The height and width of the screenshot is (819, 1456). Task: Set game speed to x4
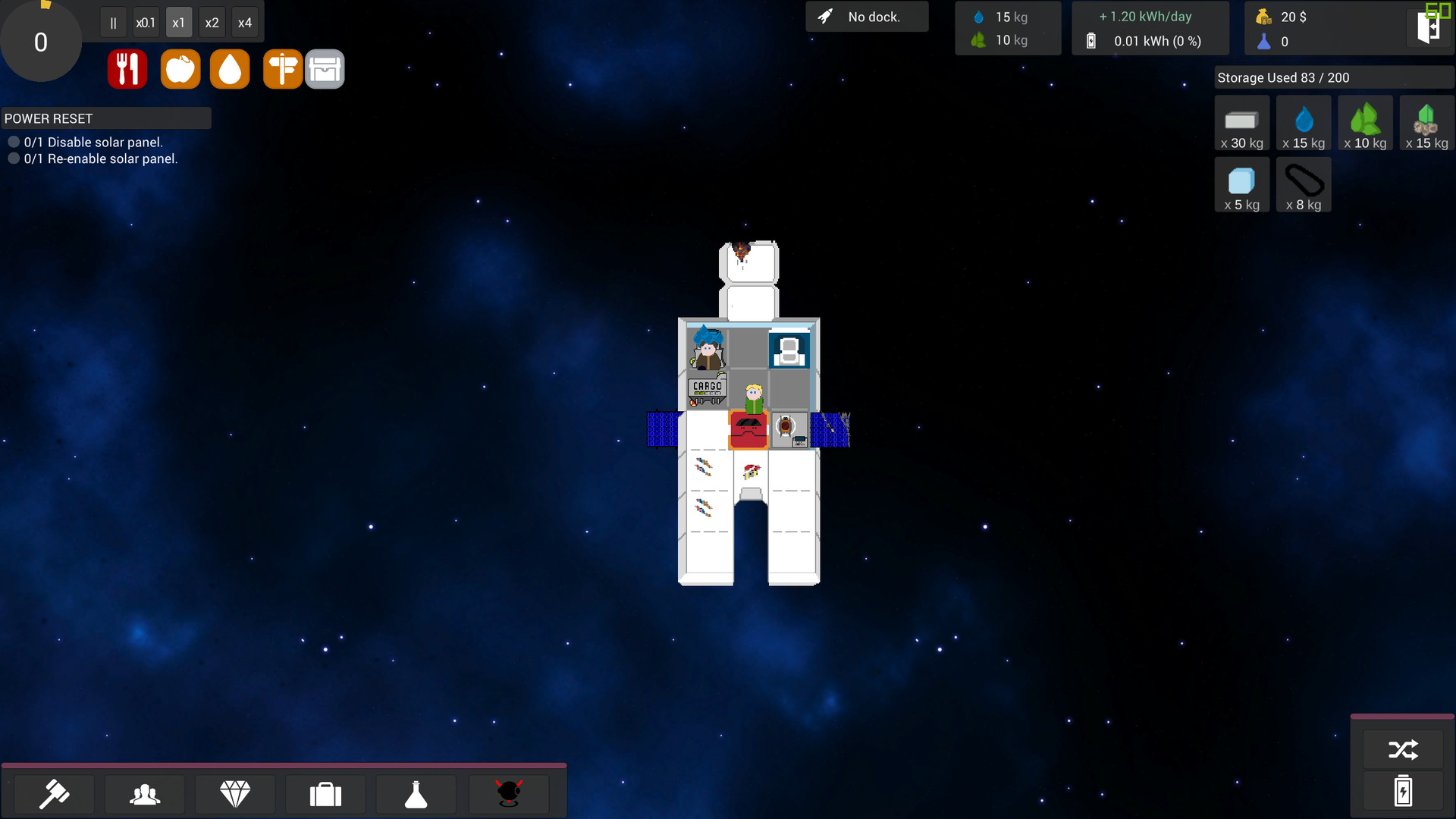click(x=244, y=22)
